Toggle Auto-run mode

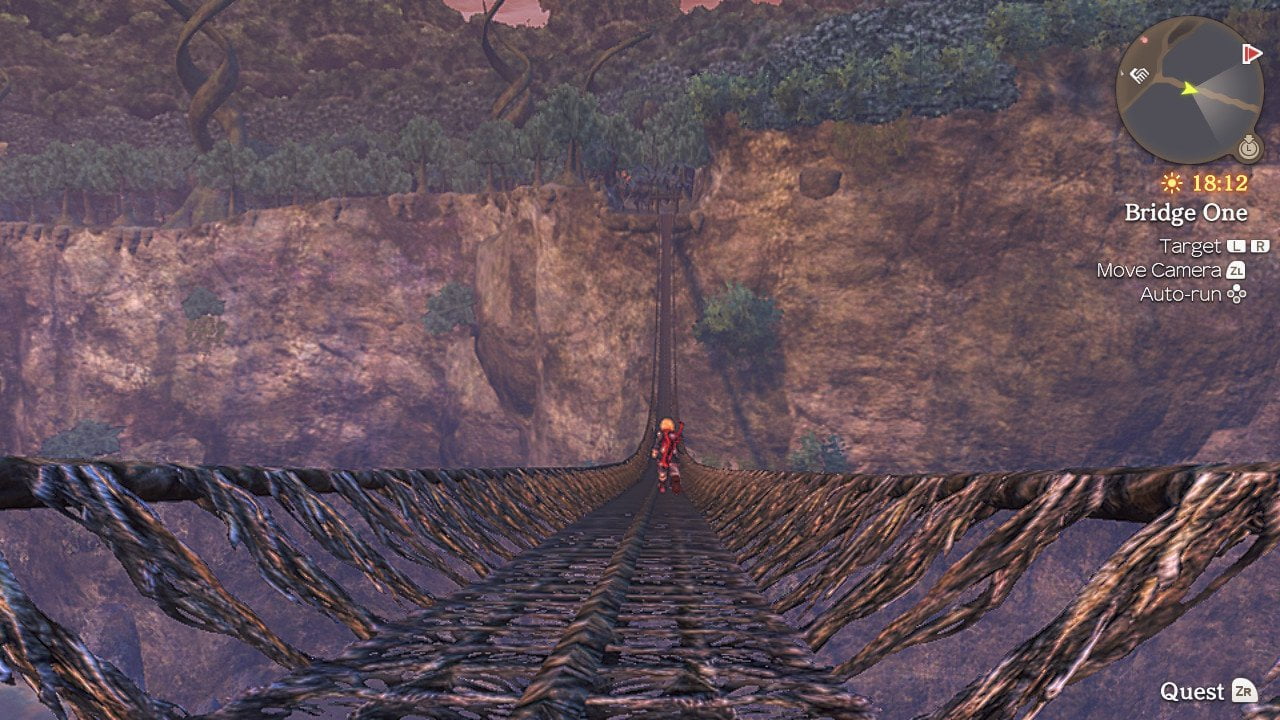click(x=1179, y=293)
